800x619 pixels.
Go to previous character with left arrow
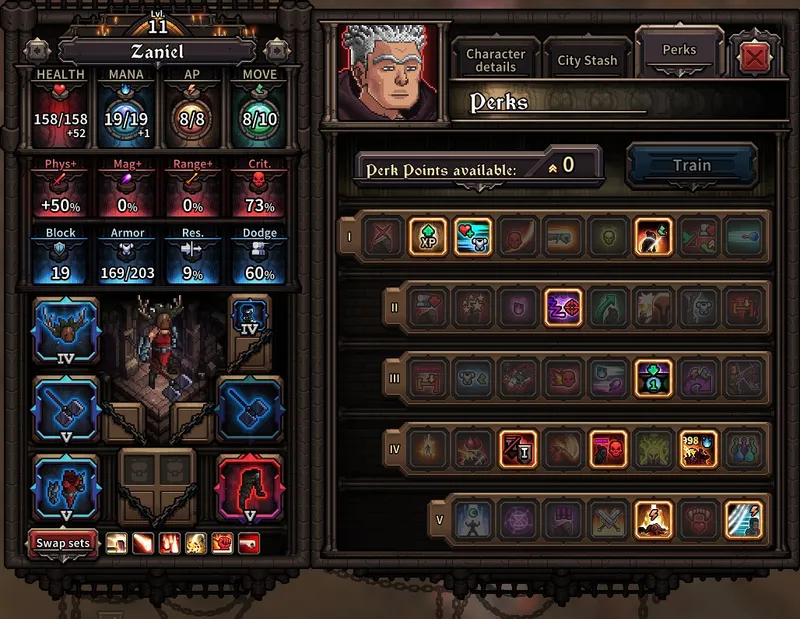point(37,49)
